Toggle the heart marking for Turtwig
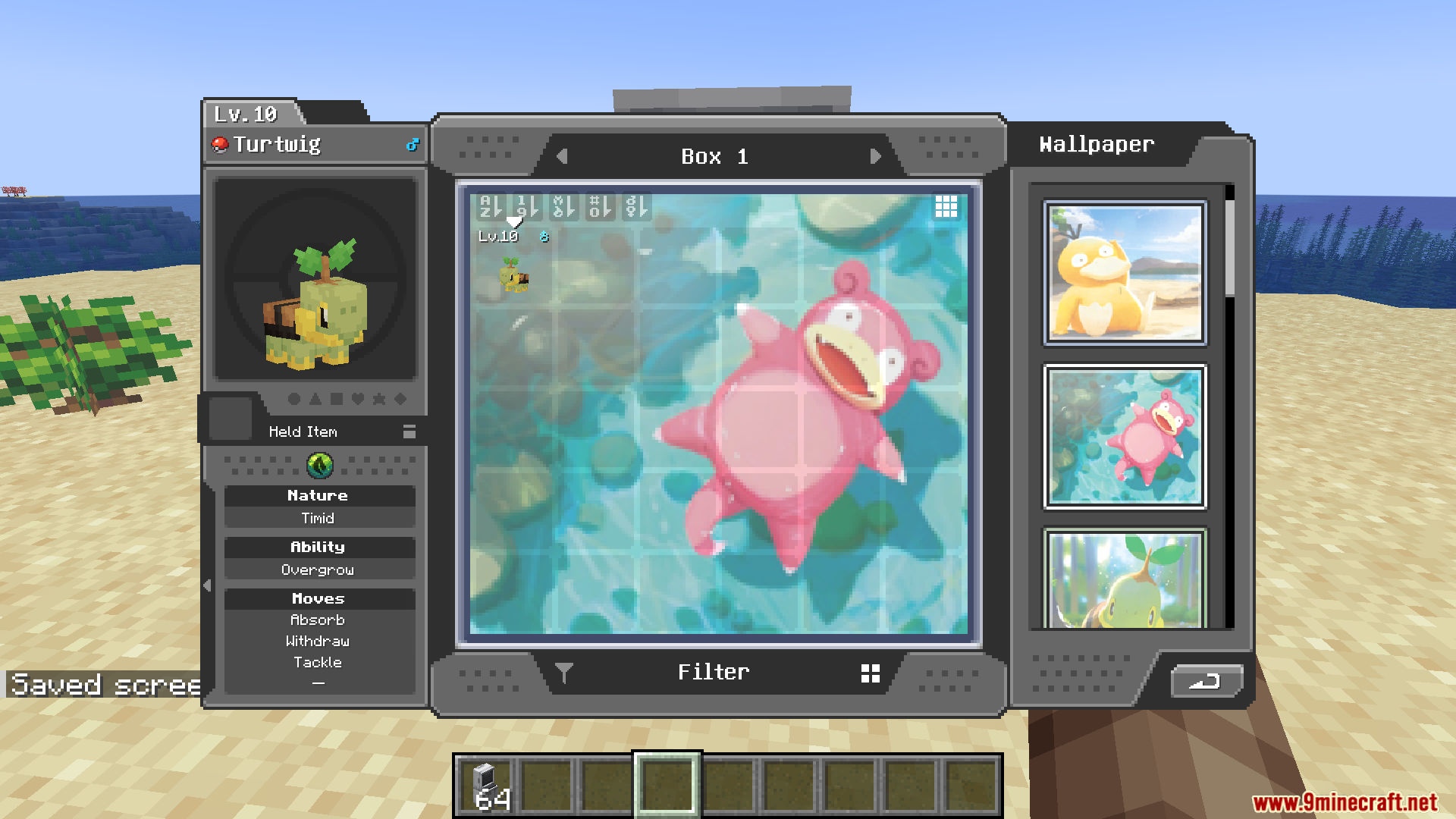The width and height of the screenshot is (1456, 819). tap(357, 400)
